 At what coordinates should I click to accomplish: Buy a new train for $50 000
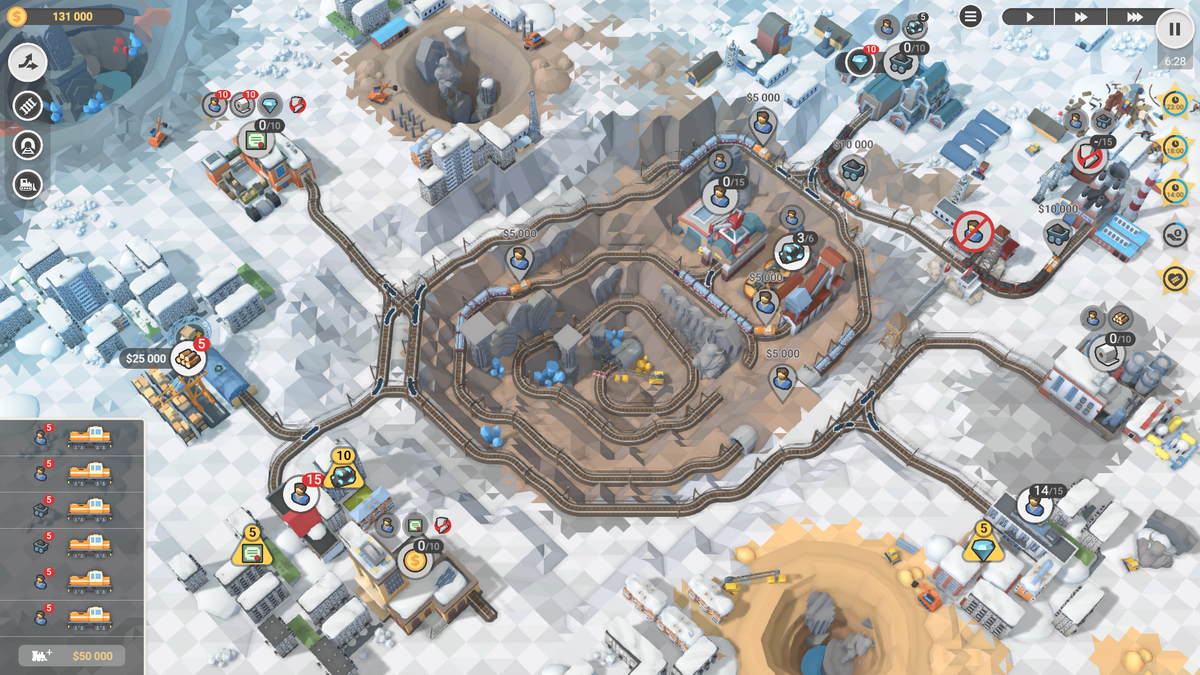point(72,655)
